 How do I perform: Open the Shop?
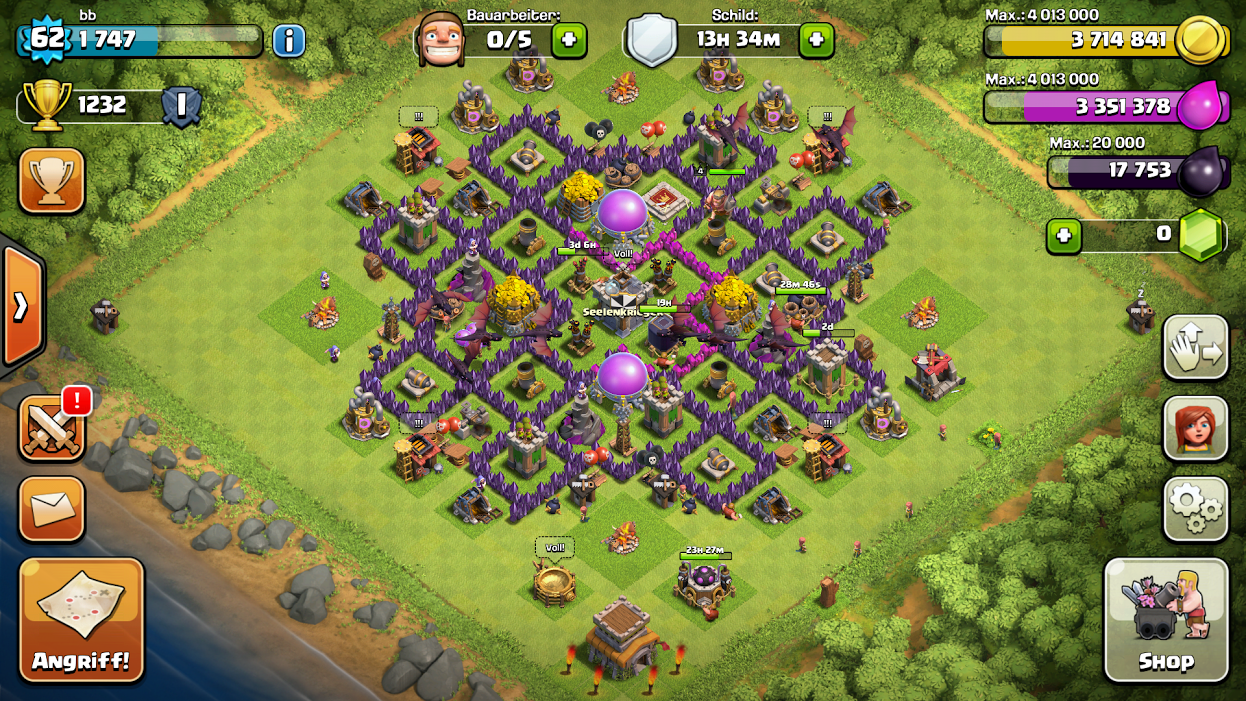tap(1166, 620)
